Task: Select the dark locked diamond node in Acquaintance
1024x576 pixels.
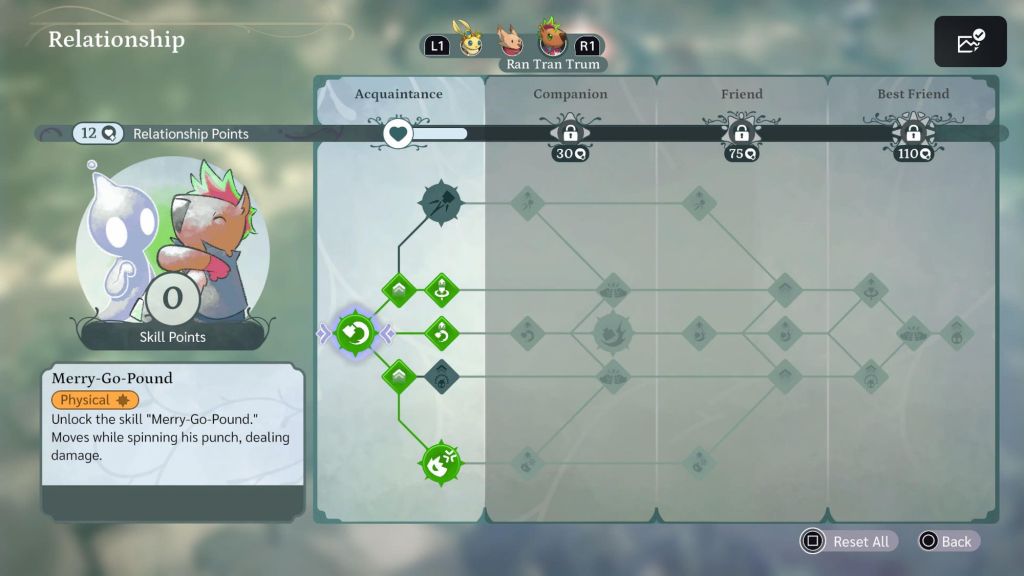Action: [x=441, y=376]
